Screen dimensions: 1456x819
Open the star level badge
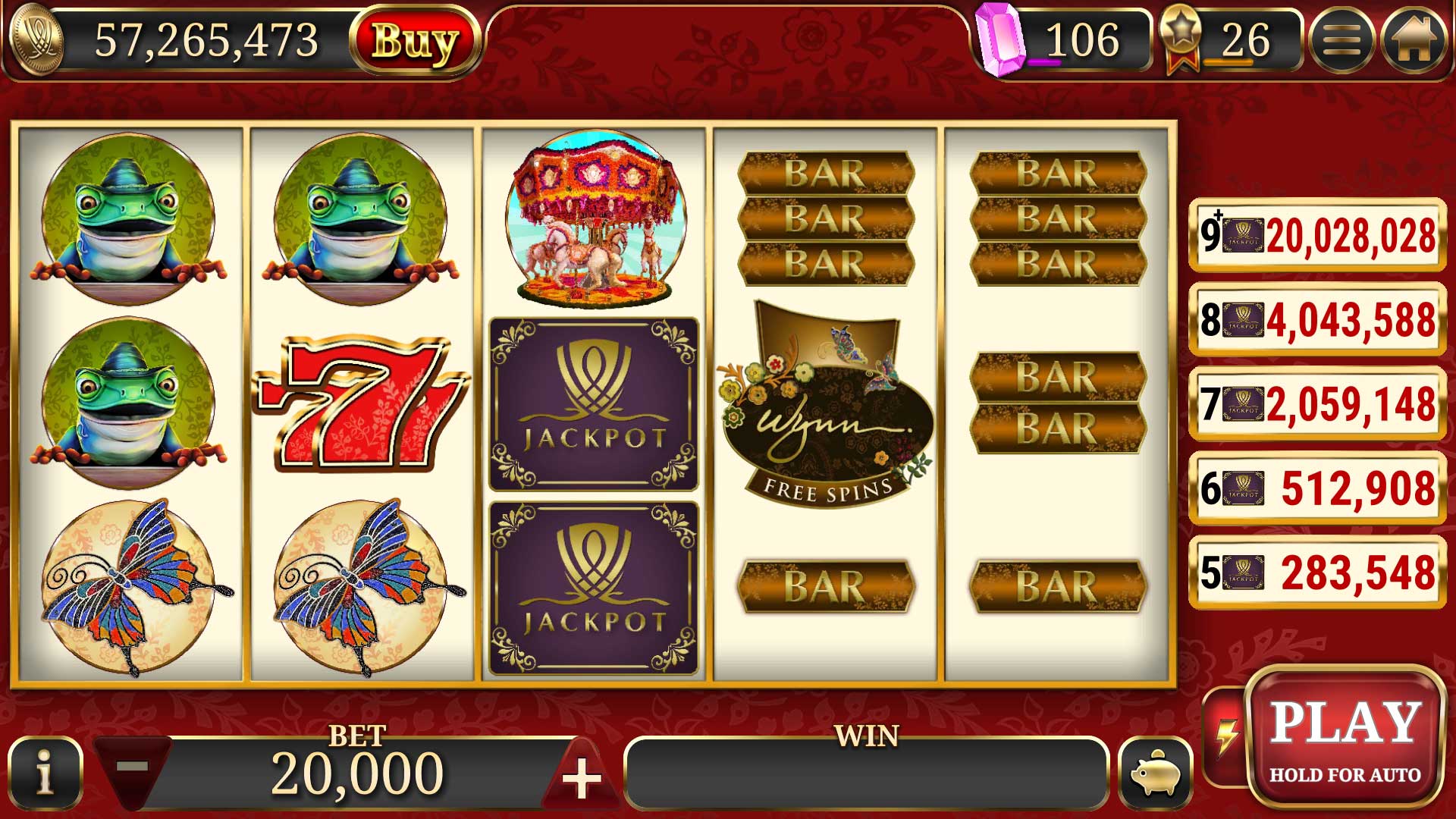(1181, 38)
